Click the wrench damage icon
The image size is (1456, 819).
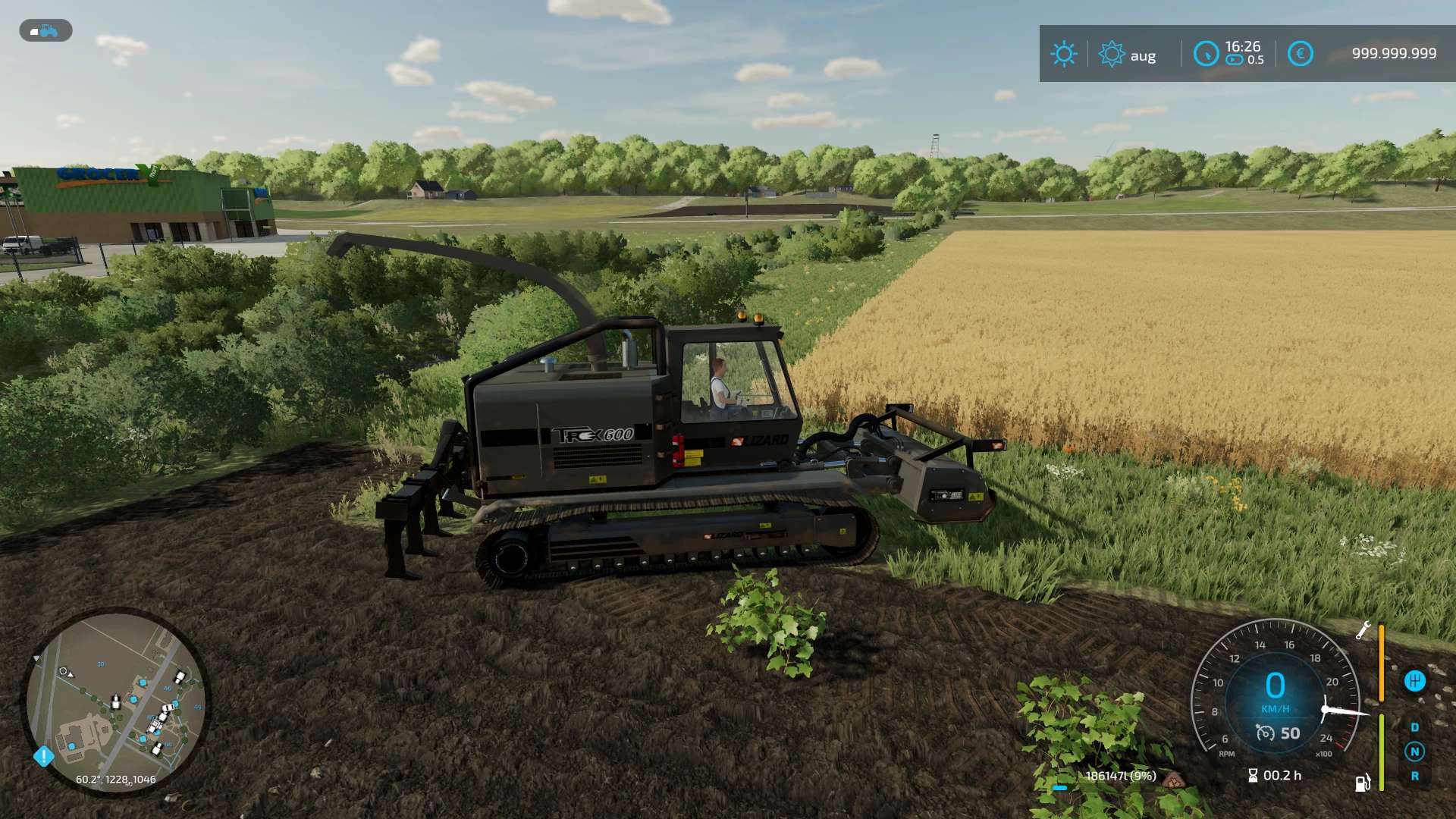pos(1363,630)
